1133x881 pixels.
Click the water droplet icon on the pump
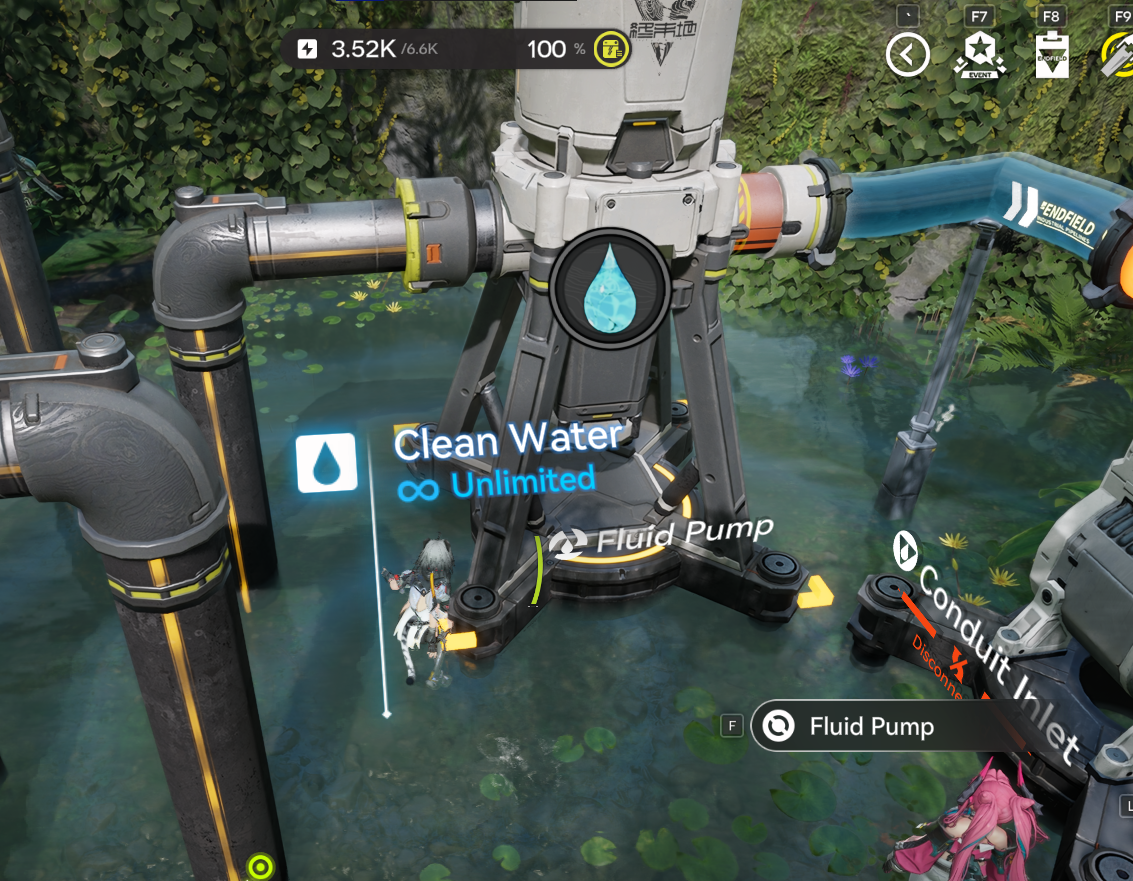tap(611, 288)
